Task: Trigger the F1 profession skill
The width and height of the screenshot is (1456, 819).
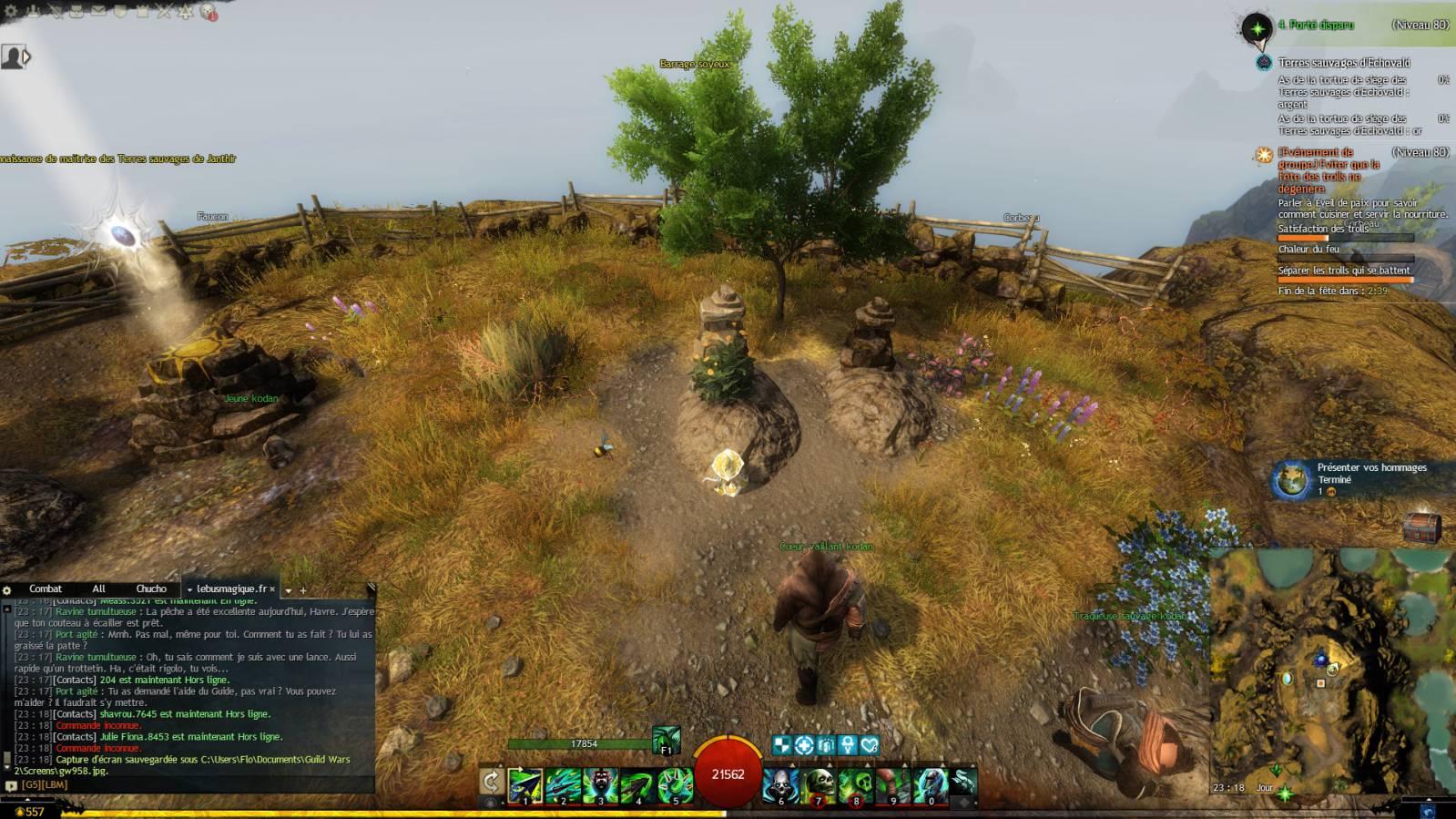Action: (666, 739)
